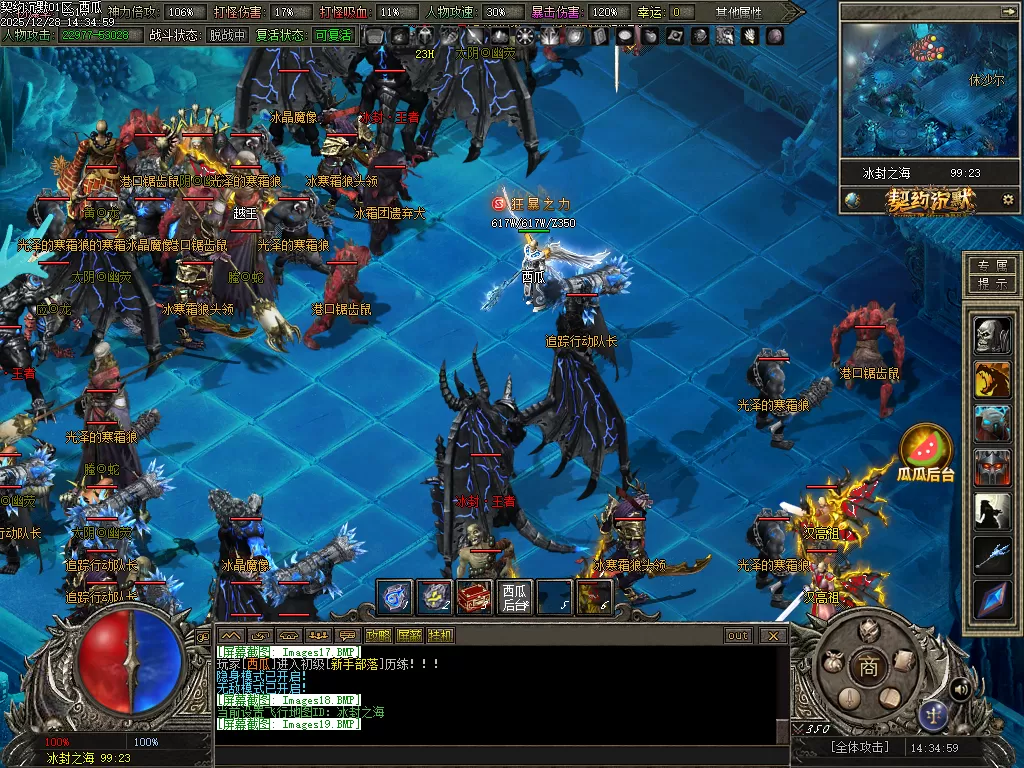1024x768 pixels.
Task: Use the blue swirl hotbar skill
Action: pos(394,597)
